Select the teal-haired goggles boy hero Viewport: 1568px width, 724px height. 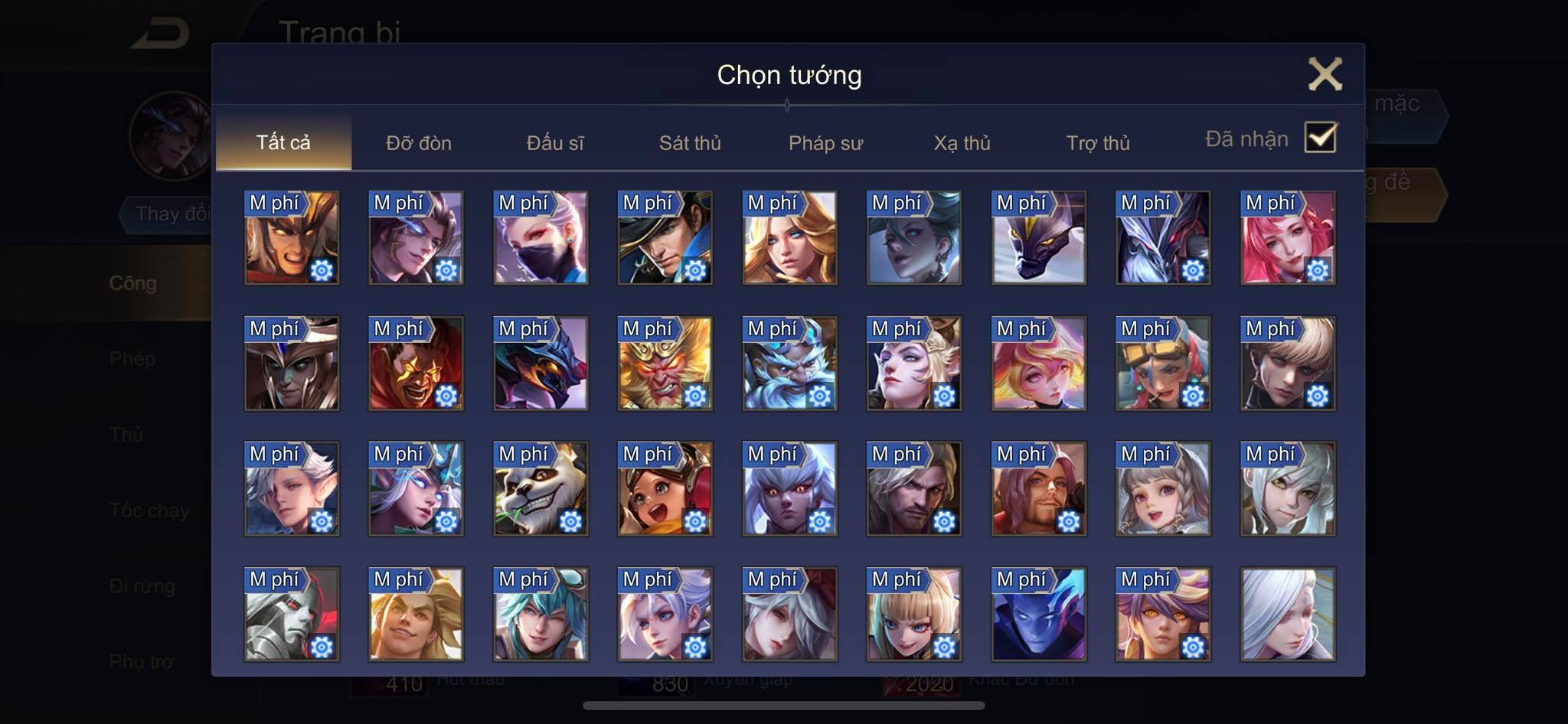541,615
